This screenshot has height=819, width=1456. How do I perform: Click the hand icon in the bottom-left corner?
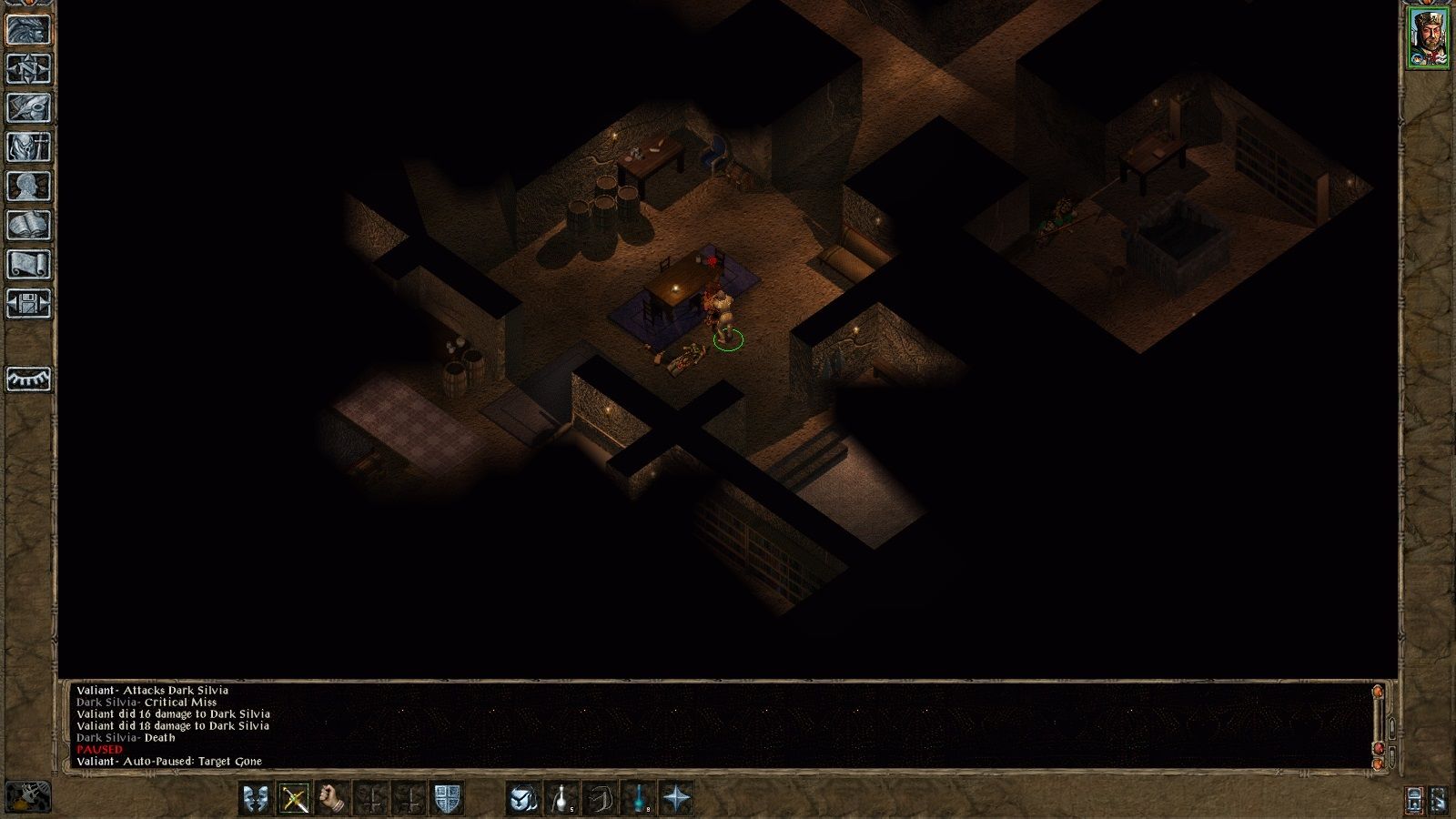click(28, 797)
